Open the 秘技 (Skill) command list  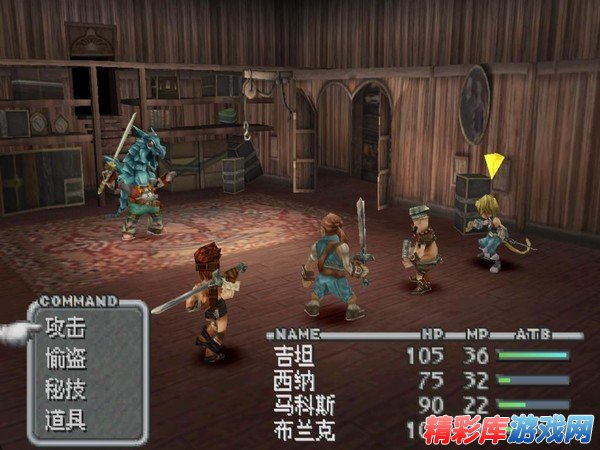coord(66,388)
